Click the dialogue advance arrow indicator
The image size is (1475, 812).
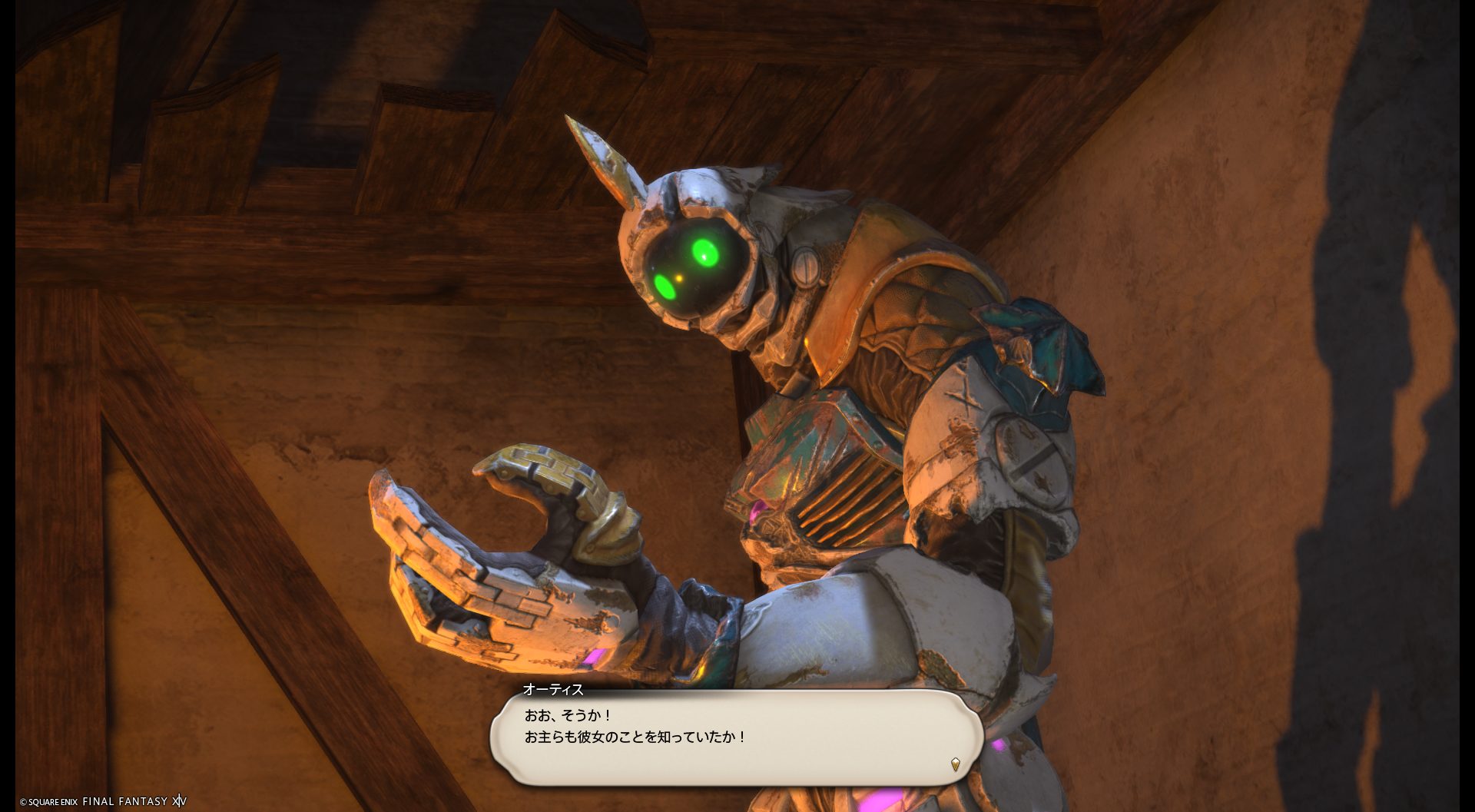[x=955, y=764]
